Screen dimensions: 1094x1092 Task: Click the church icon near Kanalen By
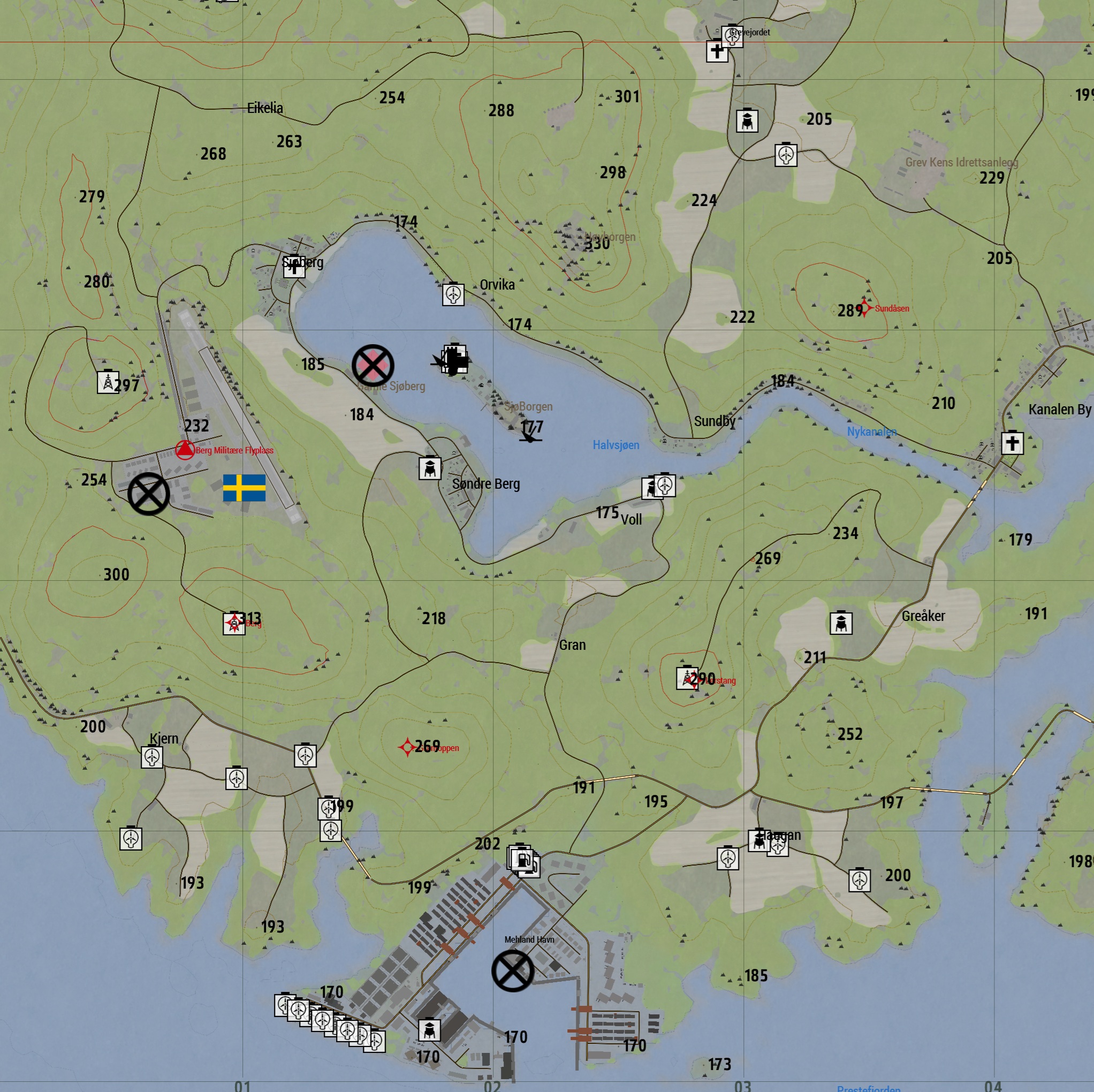point(1014,445)
